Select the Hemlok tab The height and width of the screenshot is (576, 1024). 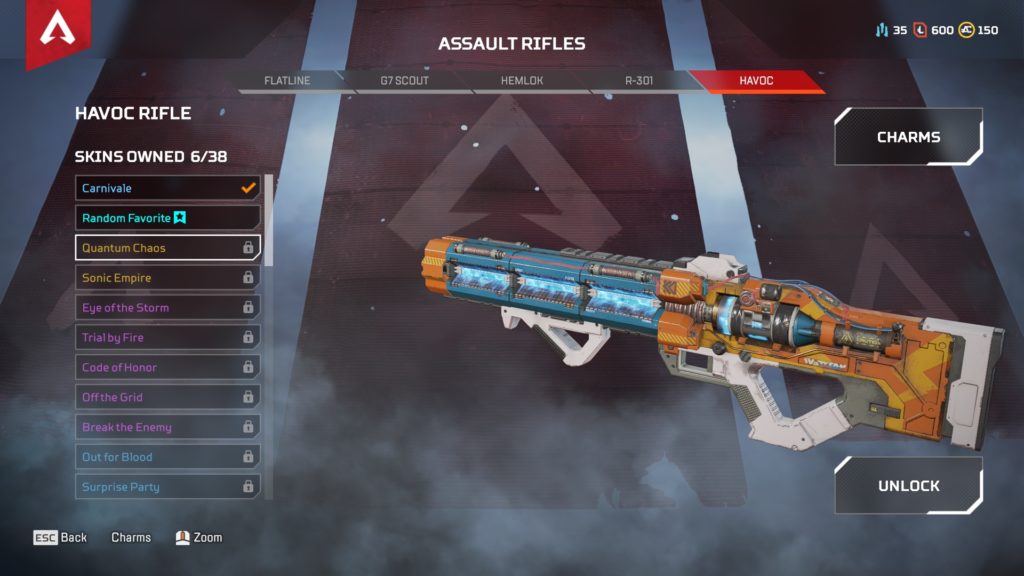point(522,81)
